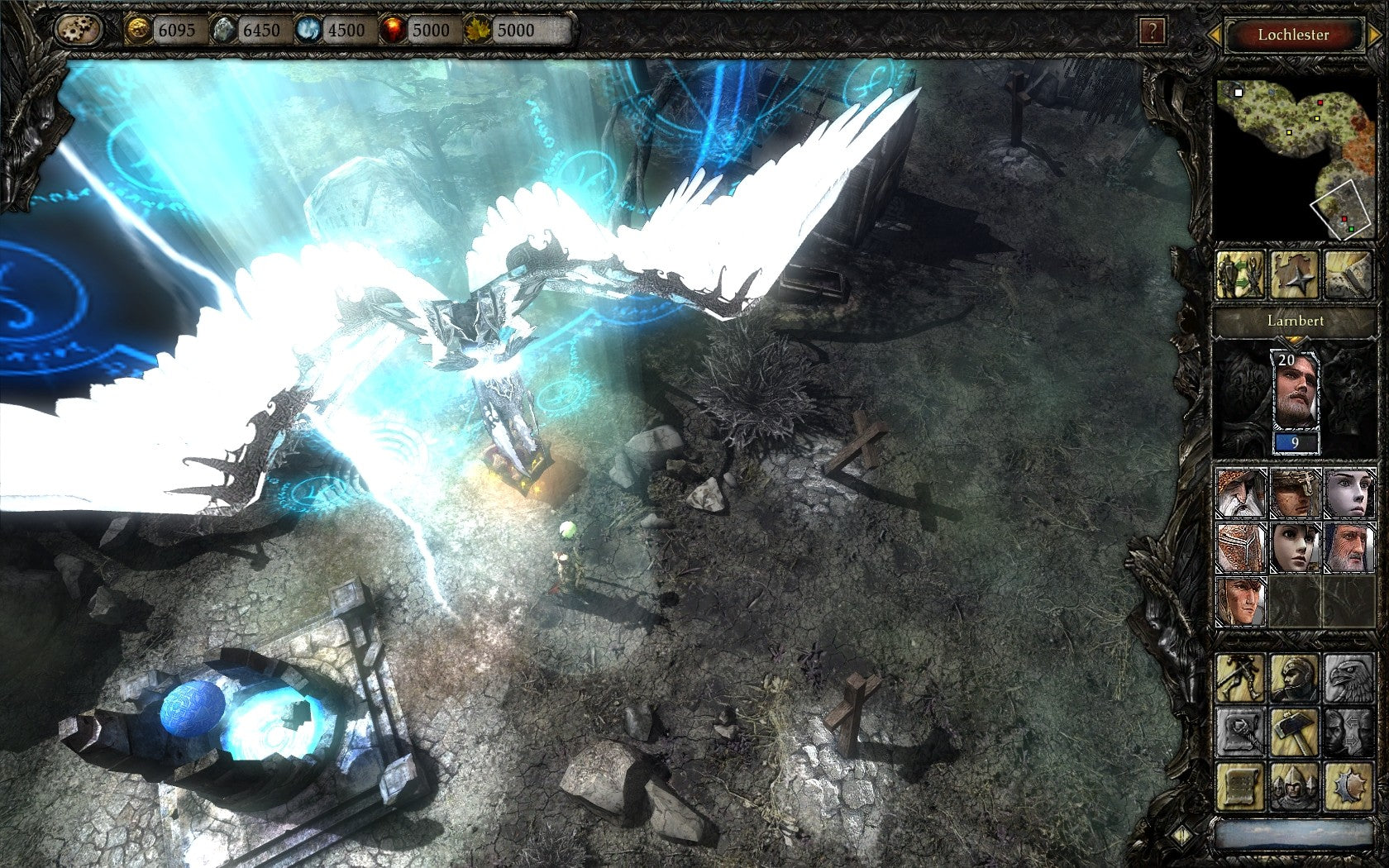1389x868 pixels.
Task: Select the Lochlester town button
Action: point(1293,35)
